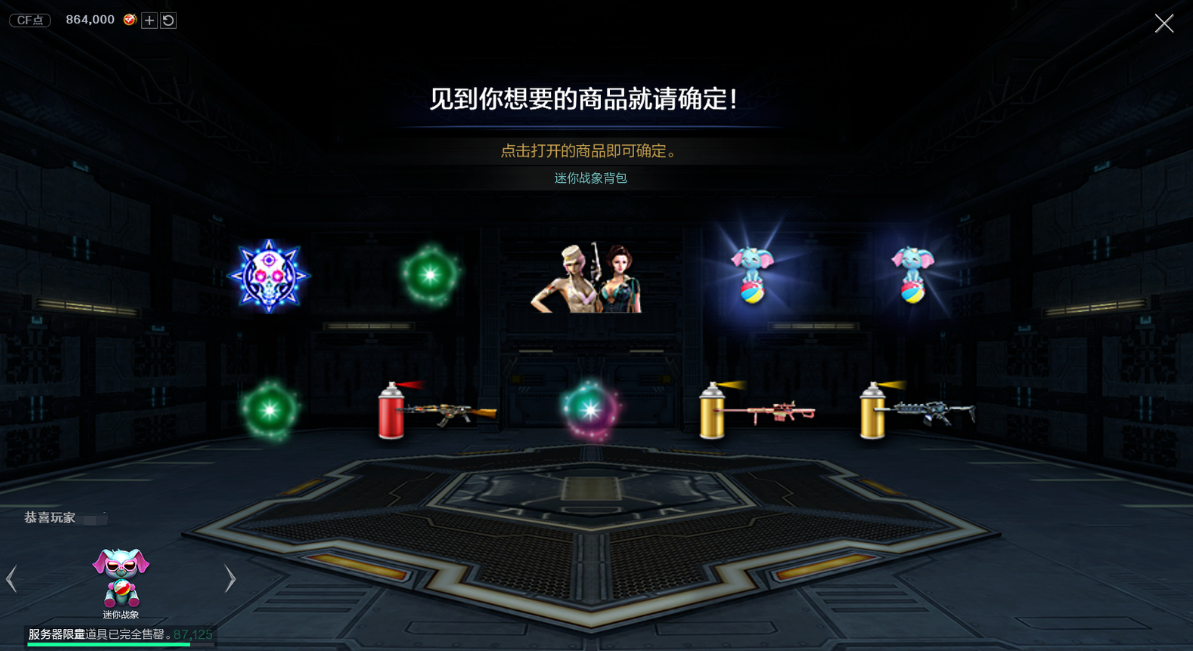Screen dimensions: 1193x651
Task: Choose the two female characters prize
Action: 587,277
